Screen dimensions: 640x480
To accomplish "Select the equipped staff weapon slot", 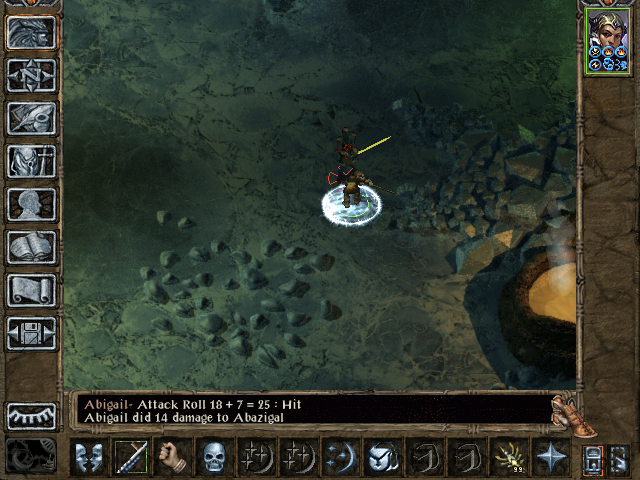I will (x=131, y=458).
